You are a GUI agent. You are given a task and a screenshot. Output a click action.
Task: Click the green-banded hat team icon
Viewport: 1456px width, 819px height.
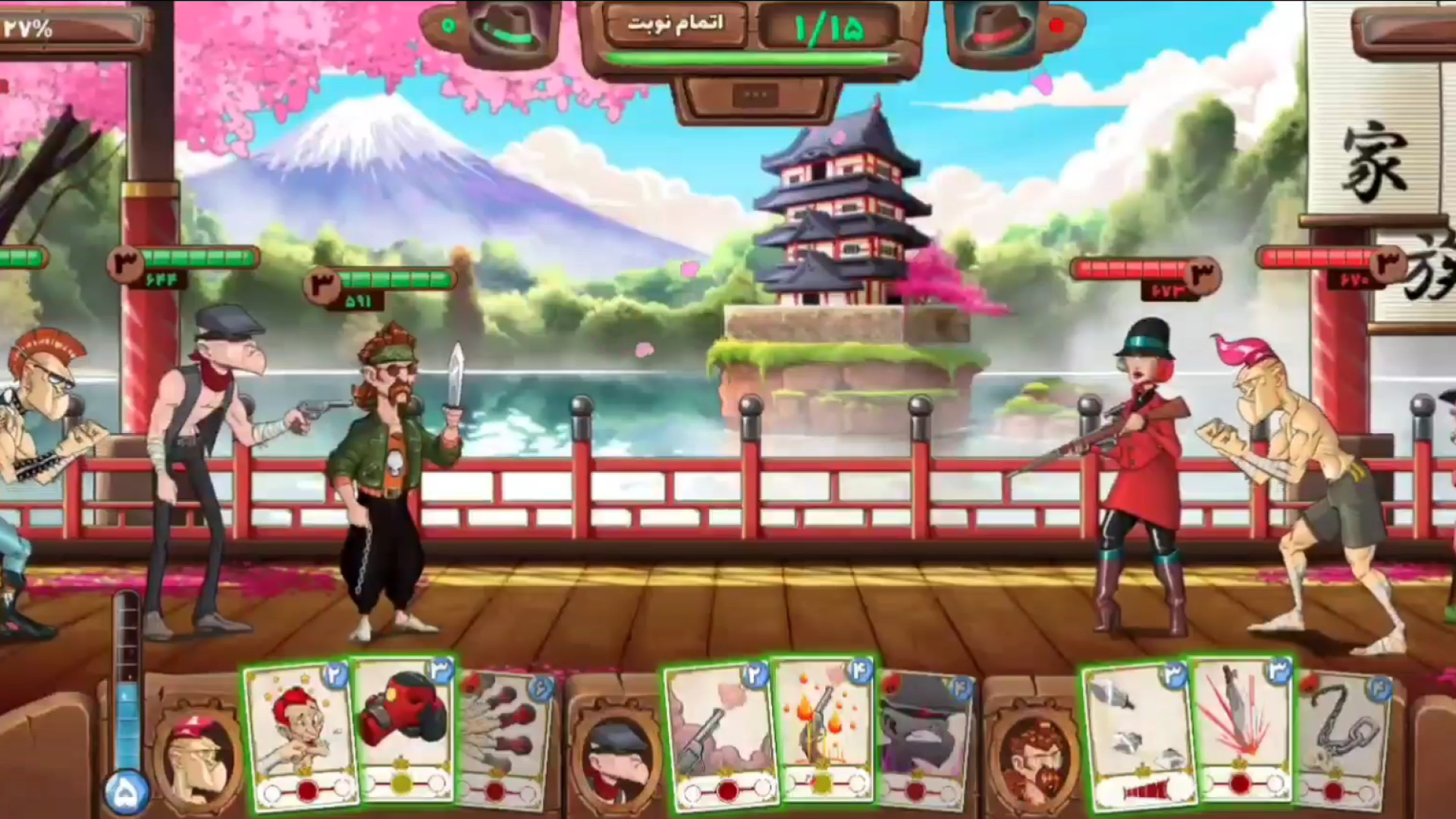504,30
